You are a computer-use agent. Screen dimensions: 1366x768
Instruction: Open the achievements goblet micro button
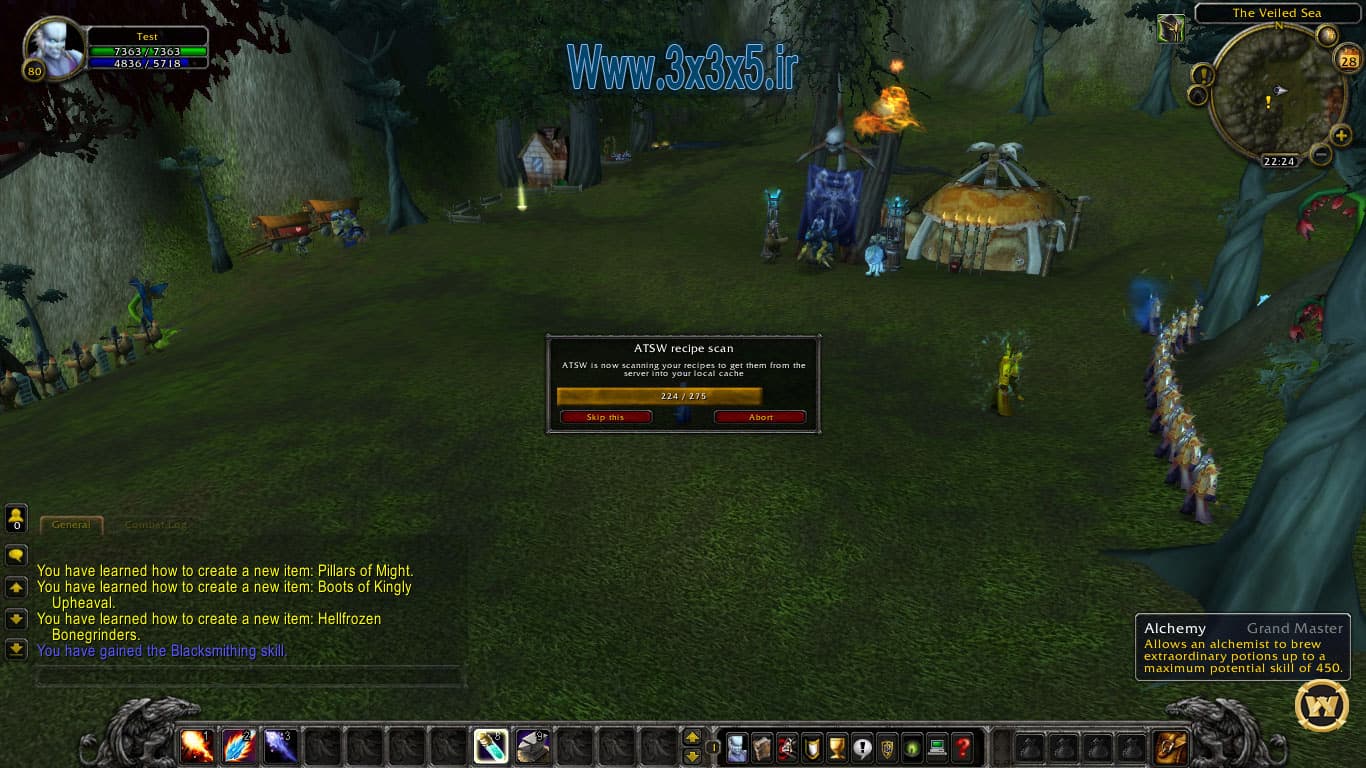(837, 747)
